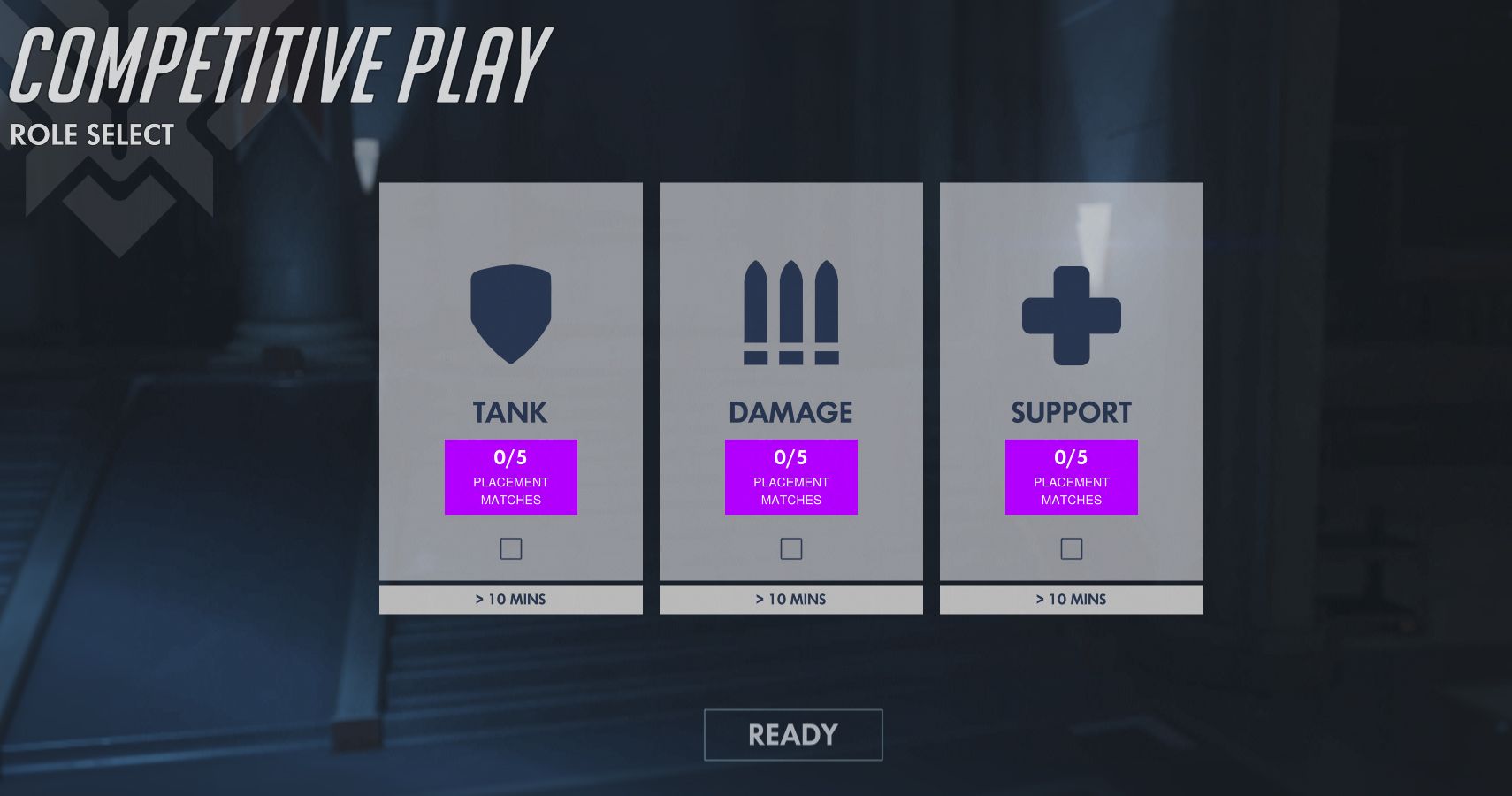1512x796 pixels.
Task: Enable the checkbox under the Tank role
Action: click(x=511, y=549)
